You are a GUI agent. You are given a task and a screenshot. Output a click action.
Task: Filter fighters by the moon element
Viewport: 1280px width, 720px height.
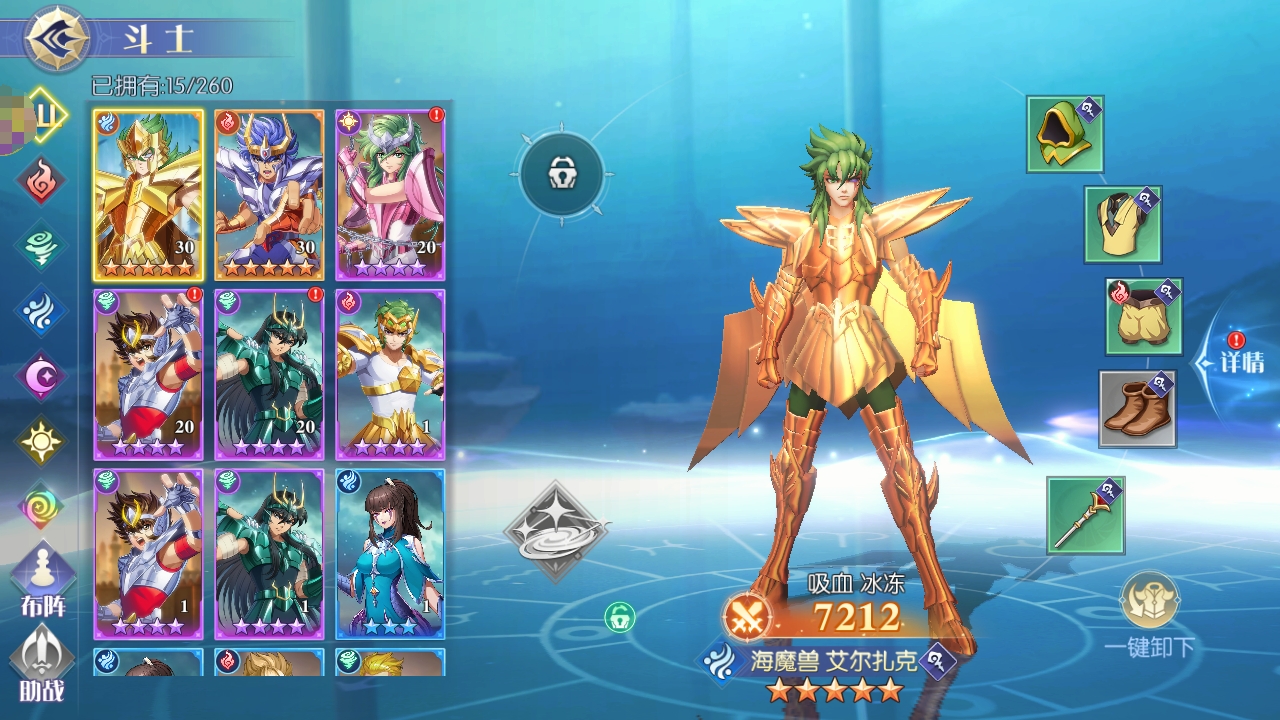coord(41,376)
